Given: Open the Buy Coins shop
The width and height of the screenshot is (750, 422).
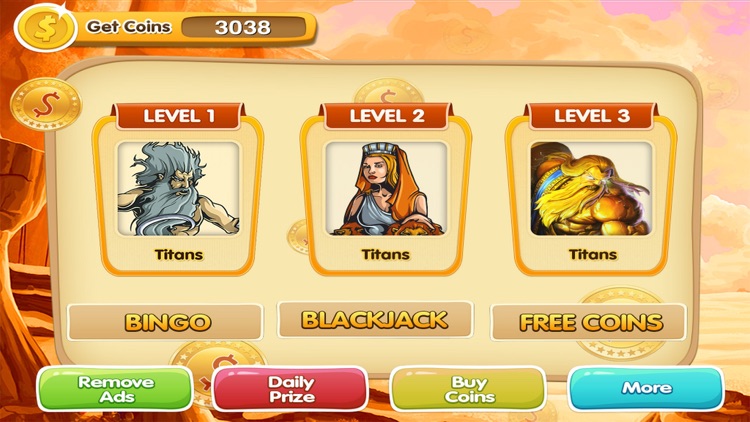Looking at the screenshot, I should 468,390.
